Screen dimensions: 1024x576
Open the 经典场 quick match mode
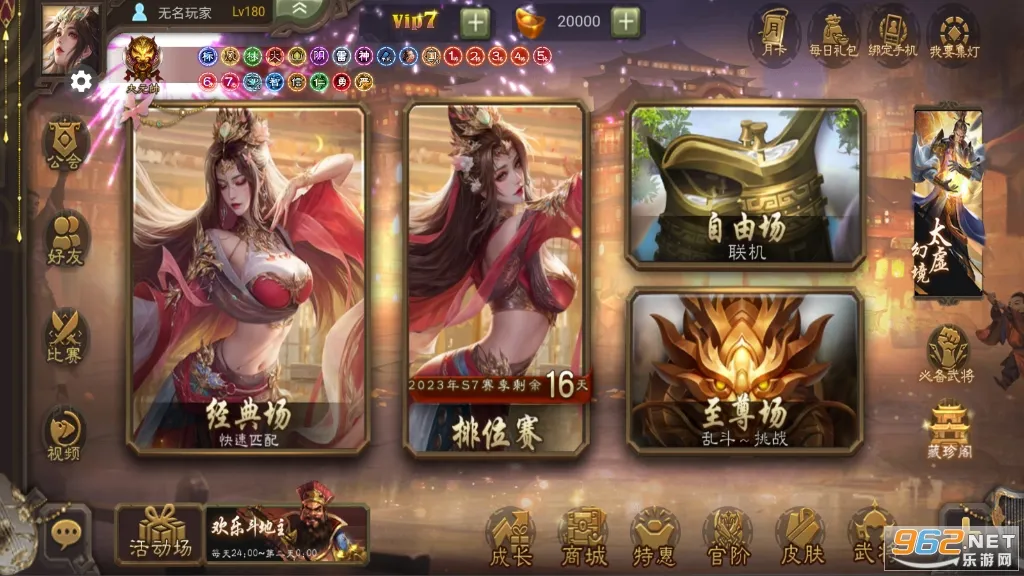coord(249,280)
